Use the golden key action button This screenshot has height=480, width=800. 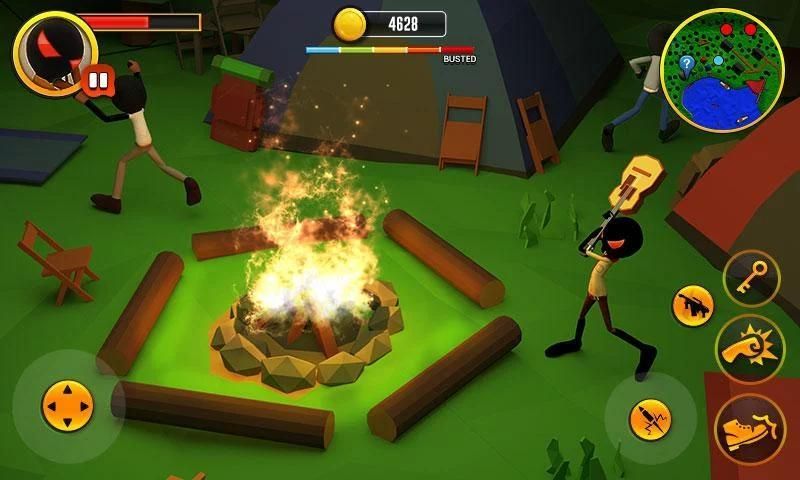tap(751, 277)
